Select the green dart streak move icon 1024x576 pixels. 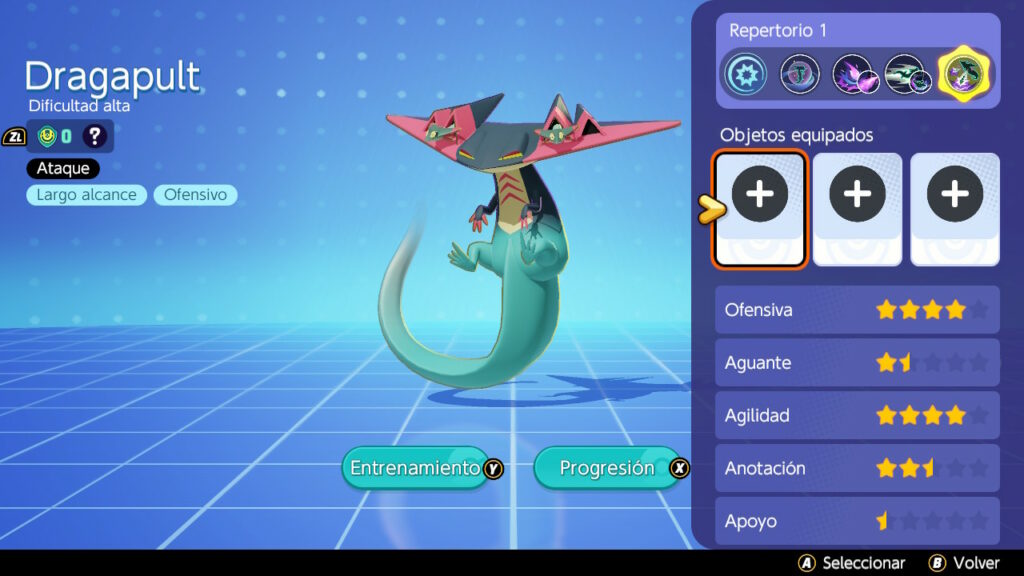pyautogui.click(x=908, y=75)
